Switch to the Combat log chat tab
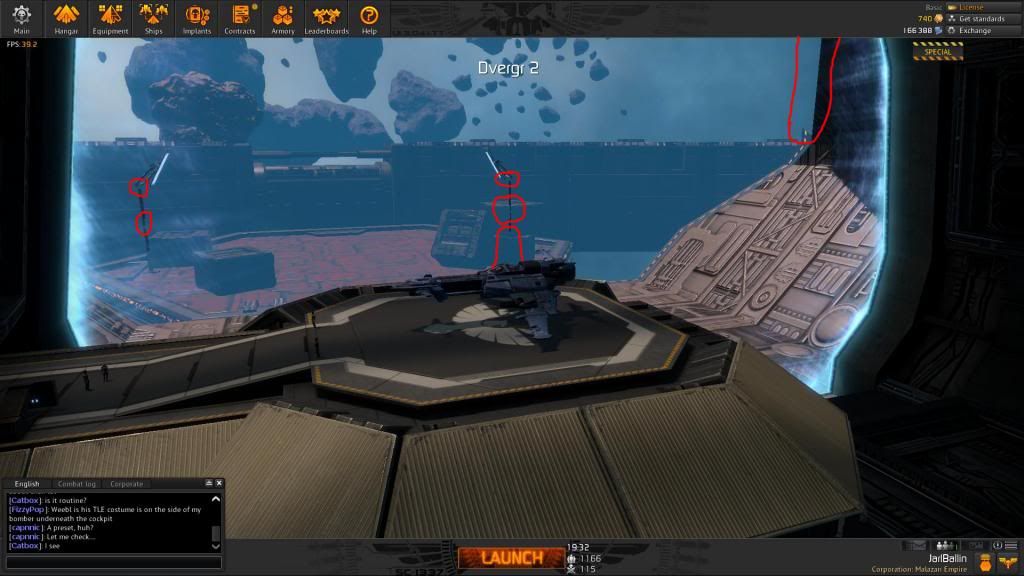This screenshot has width=1024, height=576. click(x=77, y=484)
